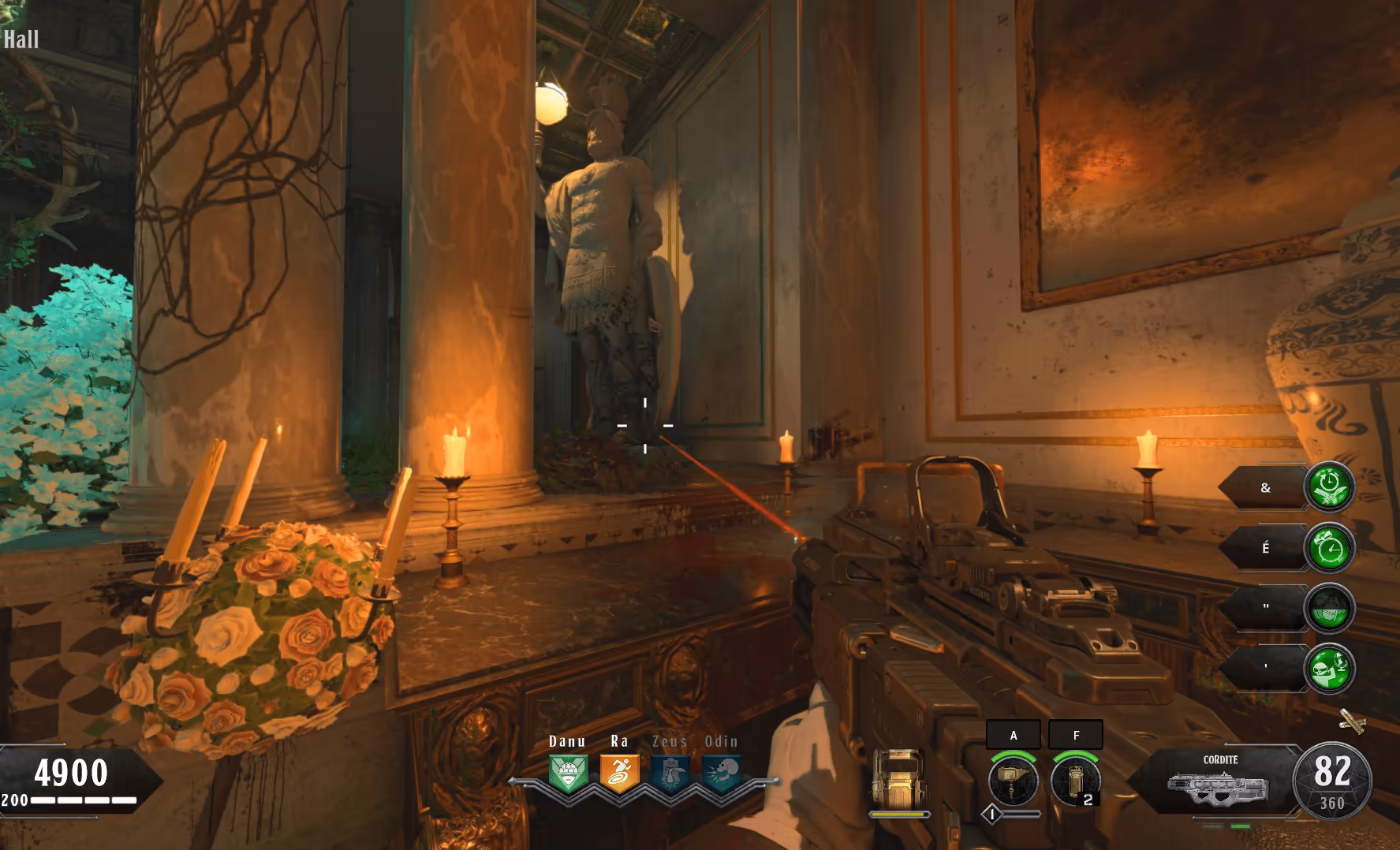Select the Cordite weapon panel
This screenshot has height=850, width=1400.
1219,781
